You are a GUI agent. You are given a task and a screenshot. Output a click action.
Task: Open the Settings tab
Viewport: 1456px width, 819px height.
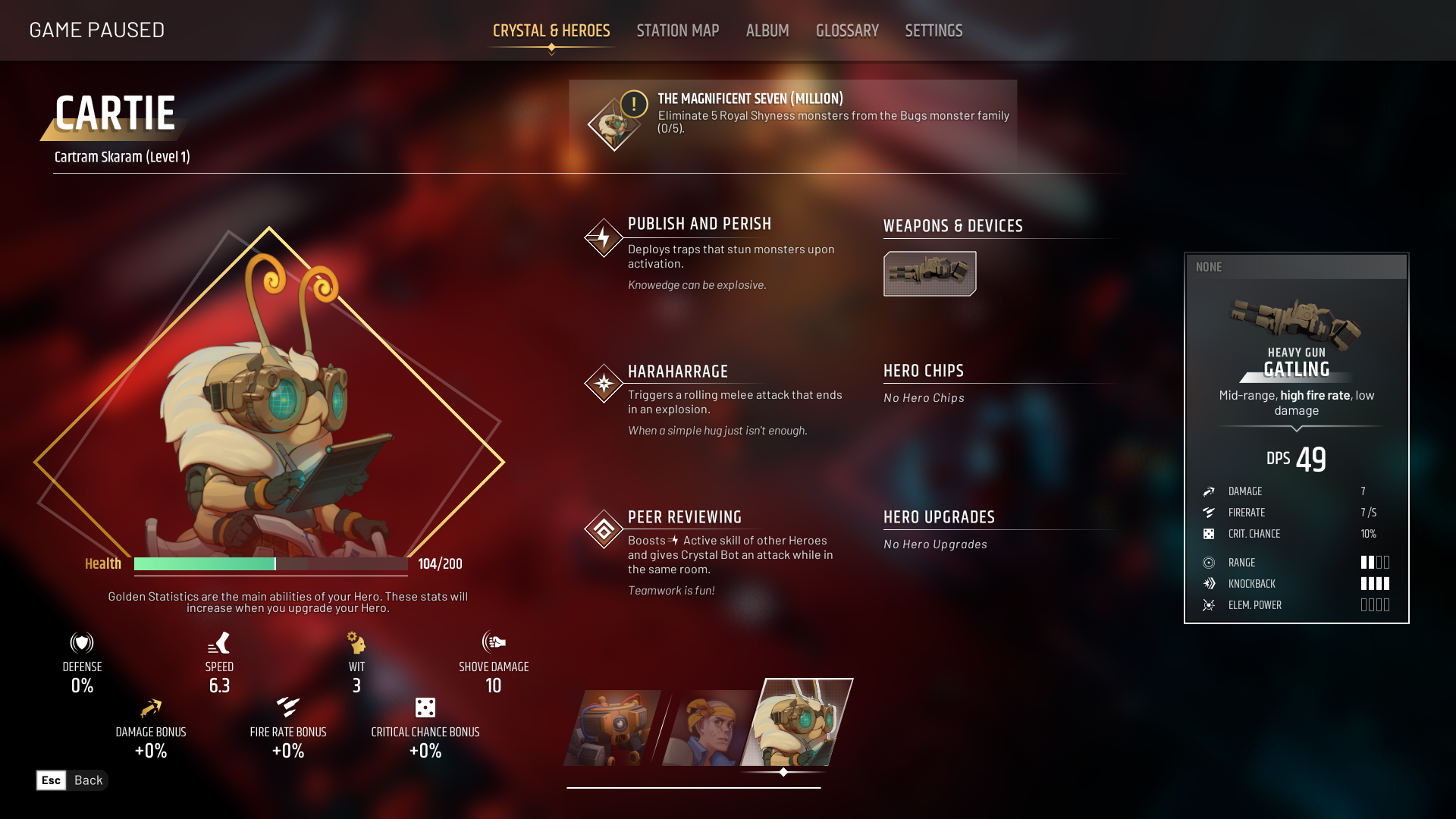pyautogui.click(x=933, y=31)
